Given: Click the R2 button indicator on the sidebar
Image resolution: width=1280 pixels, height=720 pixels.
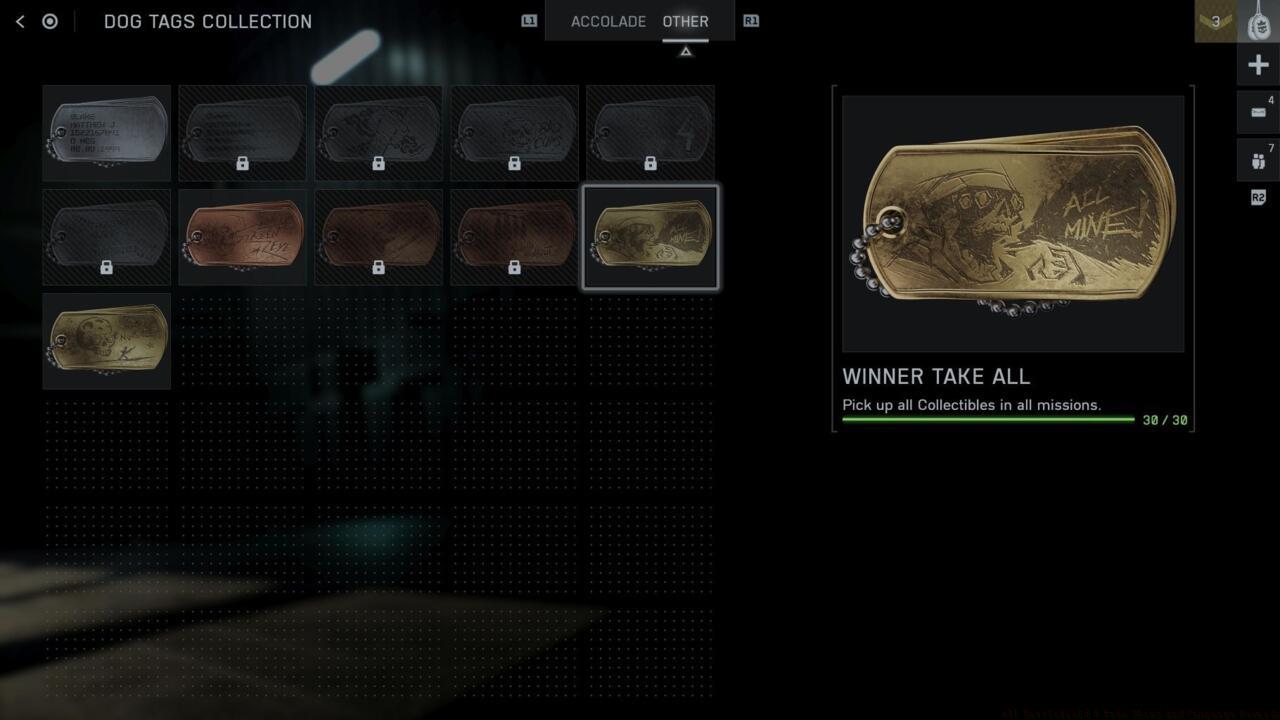Looking at the screenshot, I should [x=1258, y=197].
